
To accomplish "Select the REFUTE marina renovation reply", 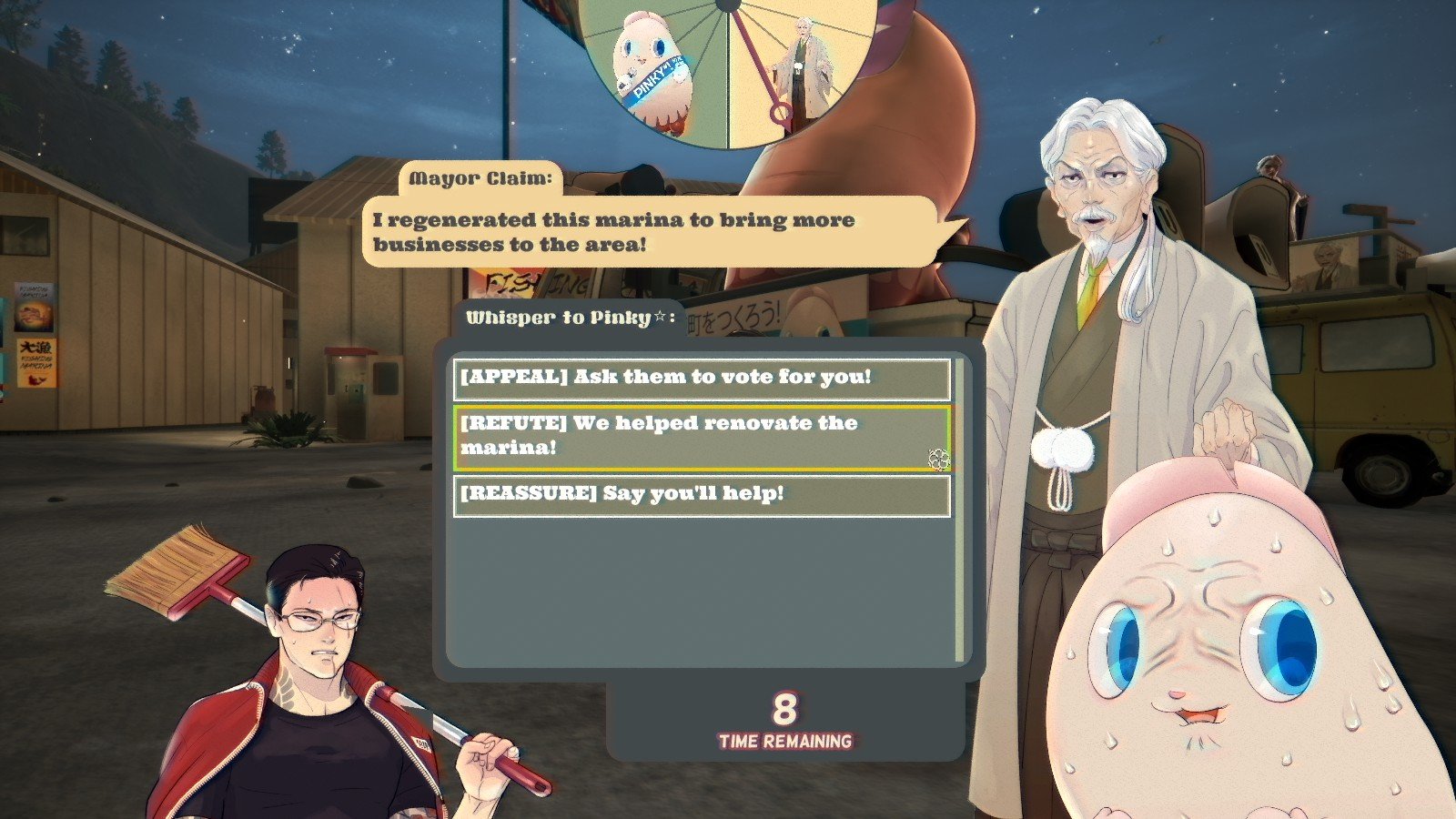I will 702,438.
